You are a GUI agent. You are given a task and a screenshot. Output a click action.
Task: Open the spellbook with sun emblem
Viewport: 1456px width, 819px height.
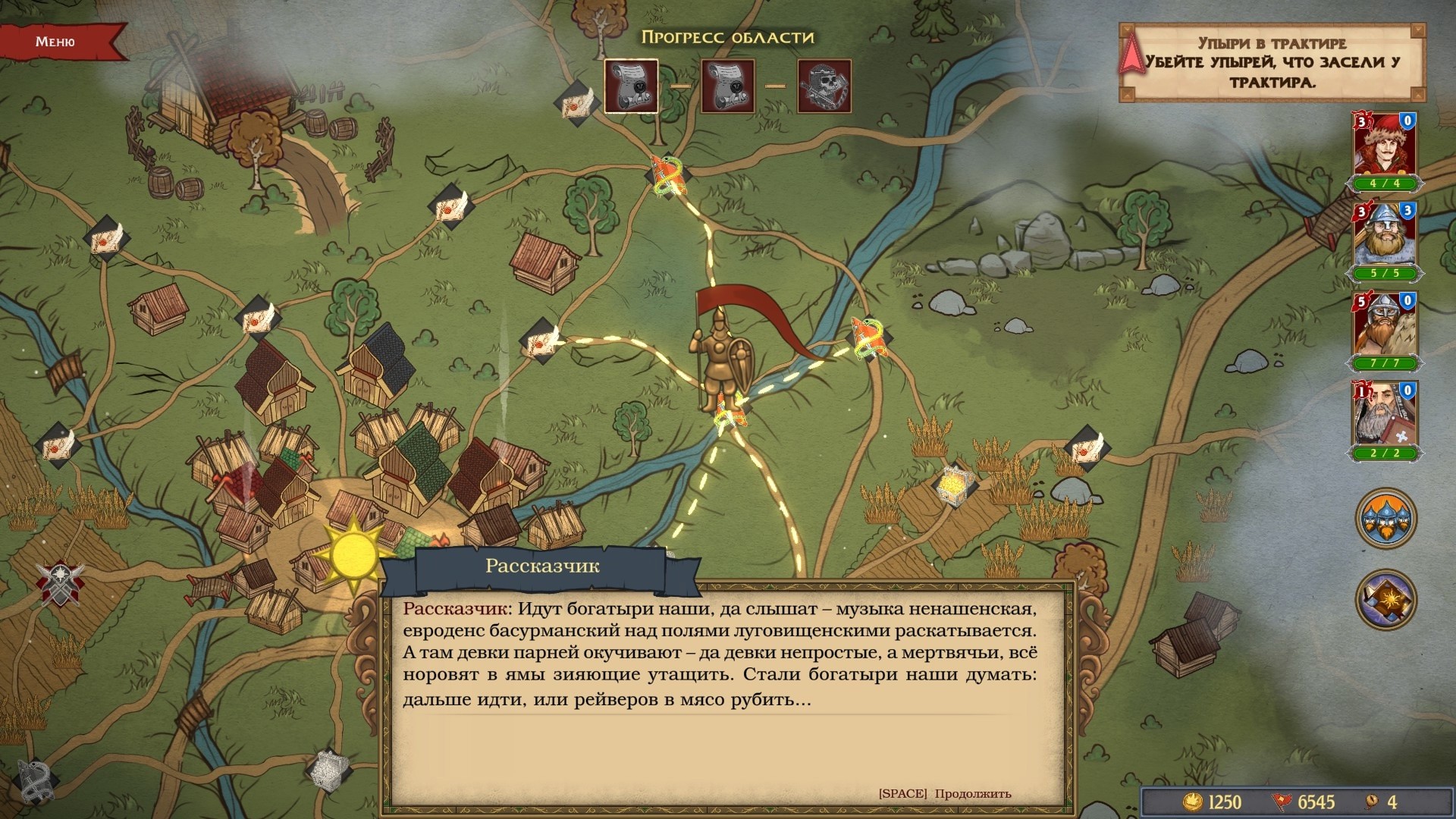[1385, 599]
